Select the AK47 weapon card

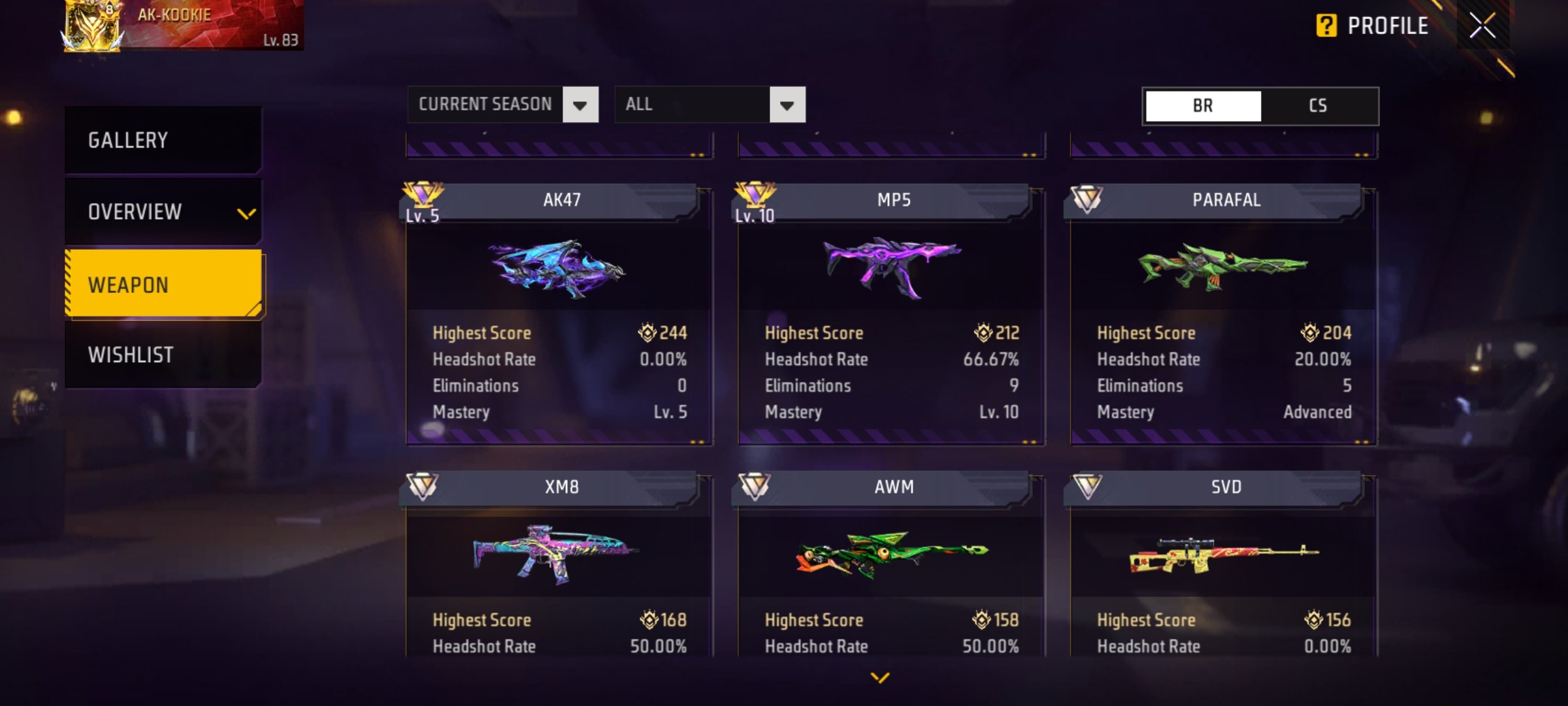click(559, 314)
